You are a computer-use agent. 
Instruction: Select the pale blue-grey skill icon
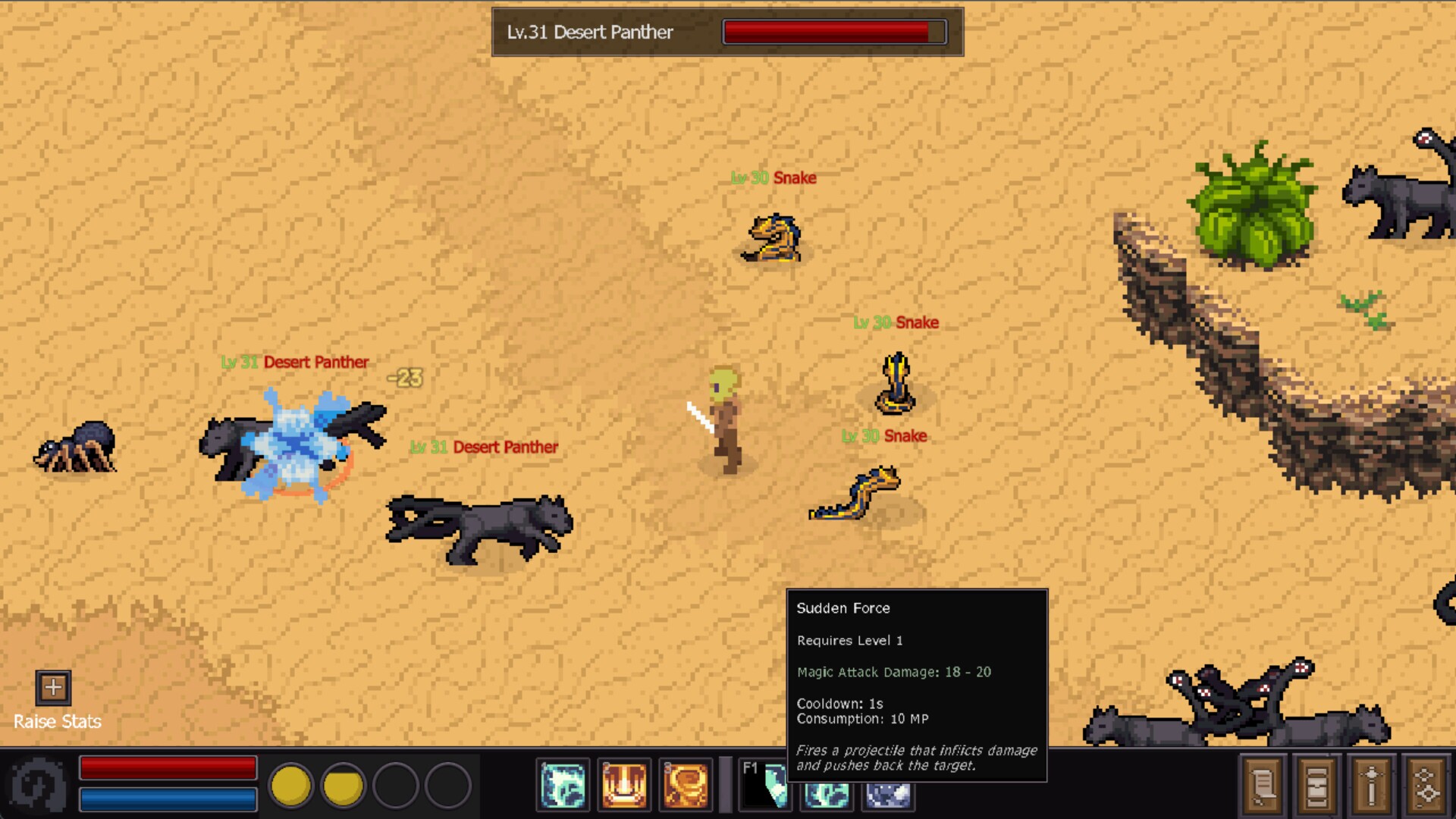click(888, 795)
